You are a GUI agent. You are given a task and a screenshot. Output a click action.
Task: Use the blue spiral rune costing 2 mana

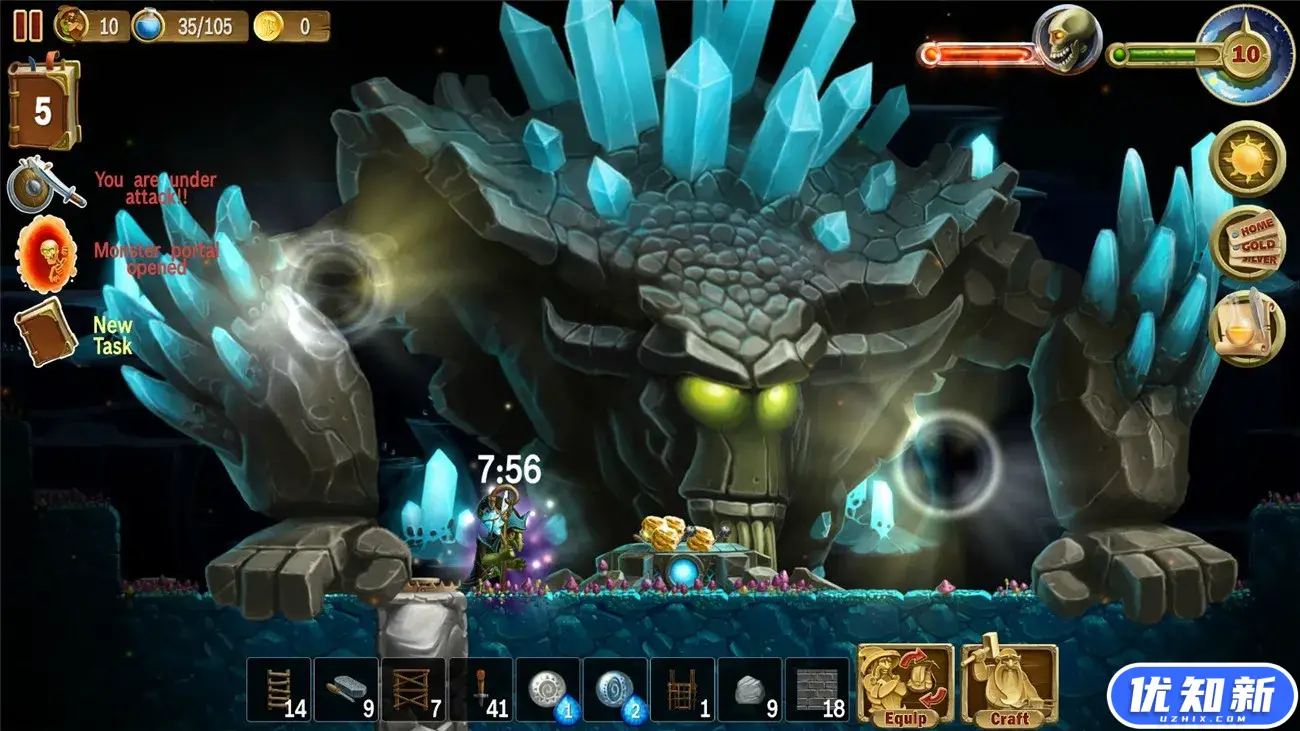[615, 689]
